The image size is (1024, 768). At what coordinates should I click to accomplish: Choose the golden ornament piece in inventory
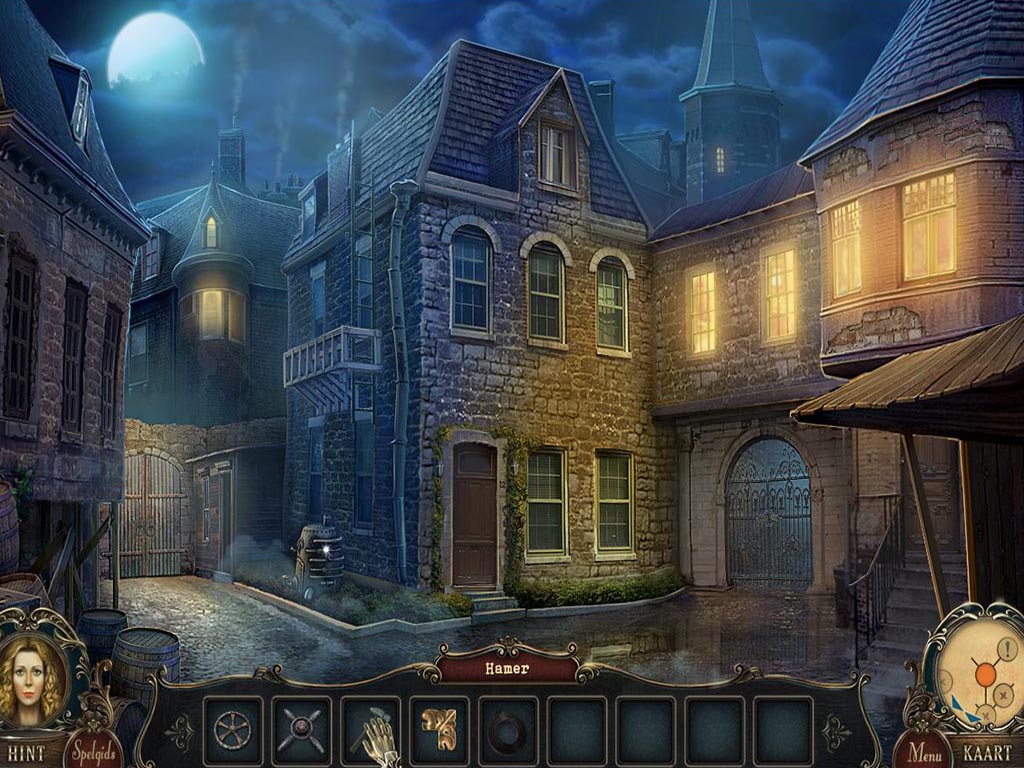coord(439,729)
